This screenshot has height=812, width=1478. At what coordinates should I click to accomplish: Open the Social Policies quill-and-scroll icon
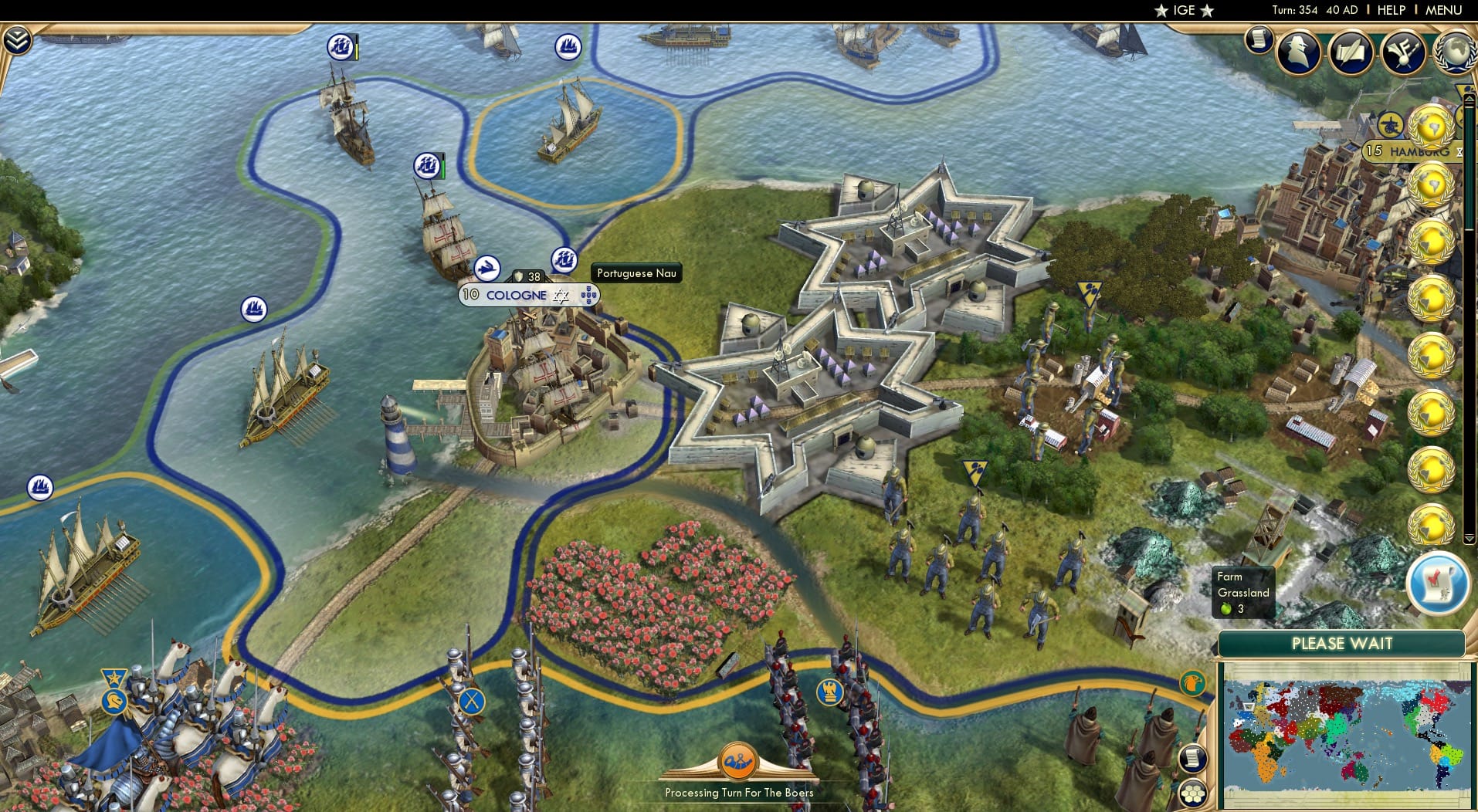(x=1351, y=52)
